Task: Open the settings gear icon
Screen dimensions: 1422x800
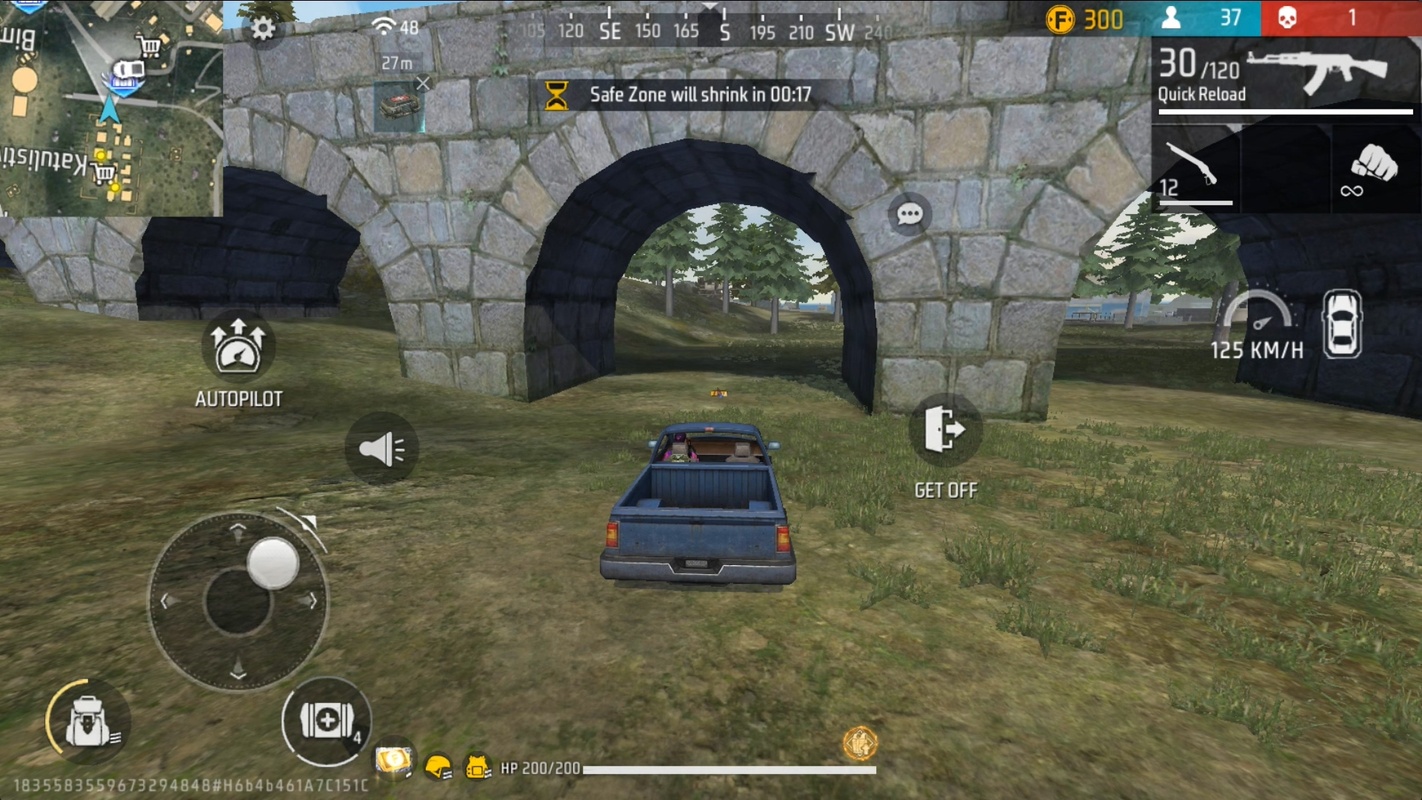Action: tap(263, 29)
